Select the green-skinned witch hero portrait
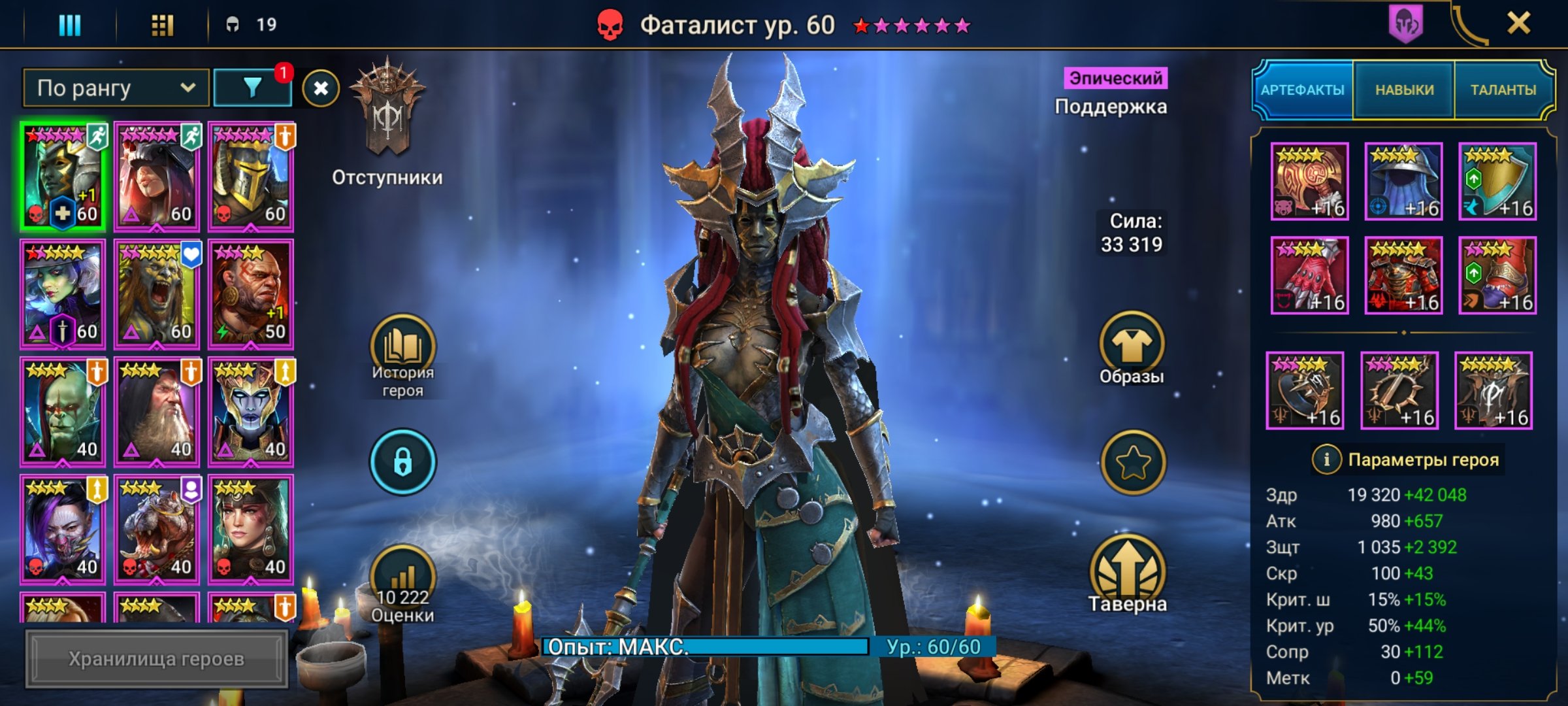Viewport: 1568px width, 706px height. point(63,294)
